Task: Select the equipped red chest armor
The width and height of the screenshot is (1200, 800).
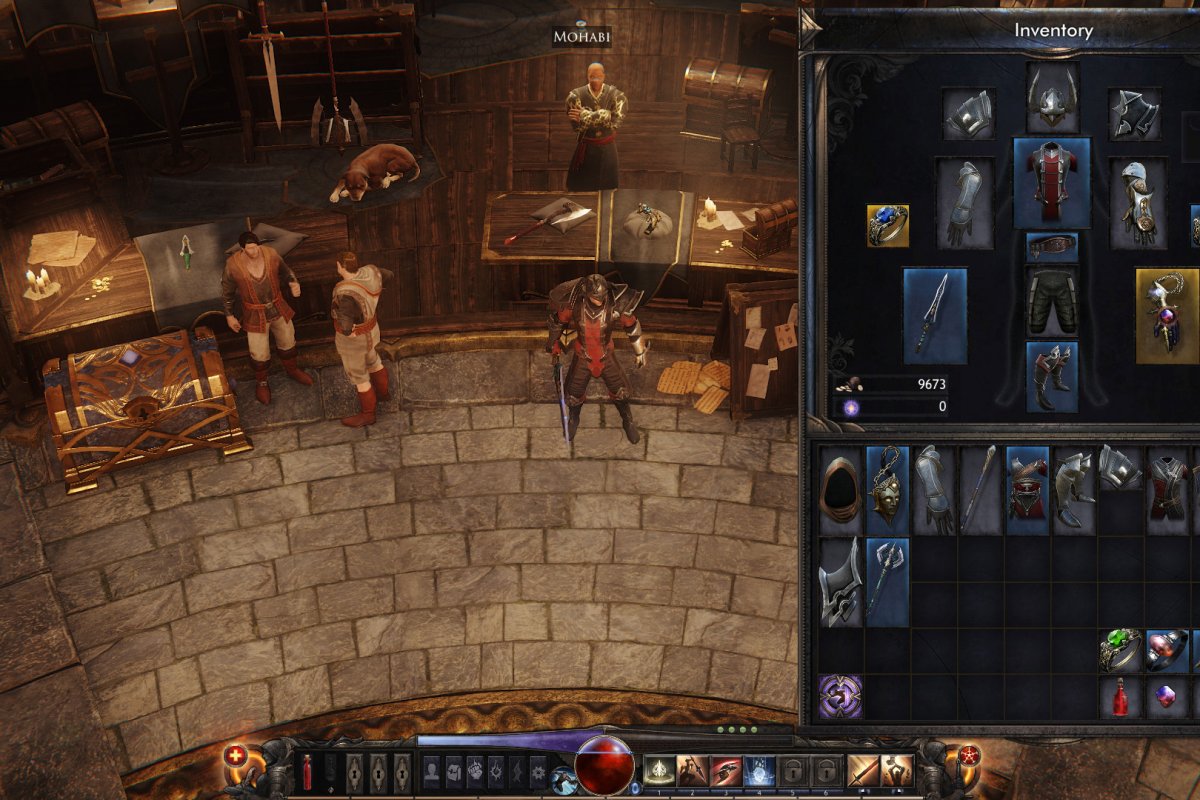Action: 1052,183
